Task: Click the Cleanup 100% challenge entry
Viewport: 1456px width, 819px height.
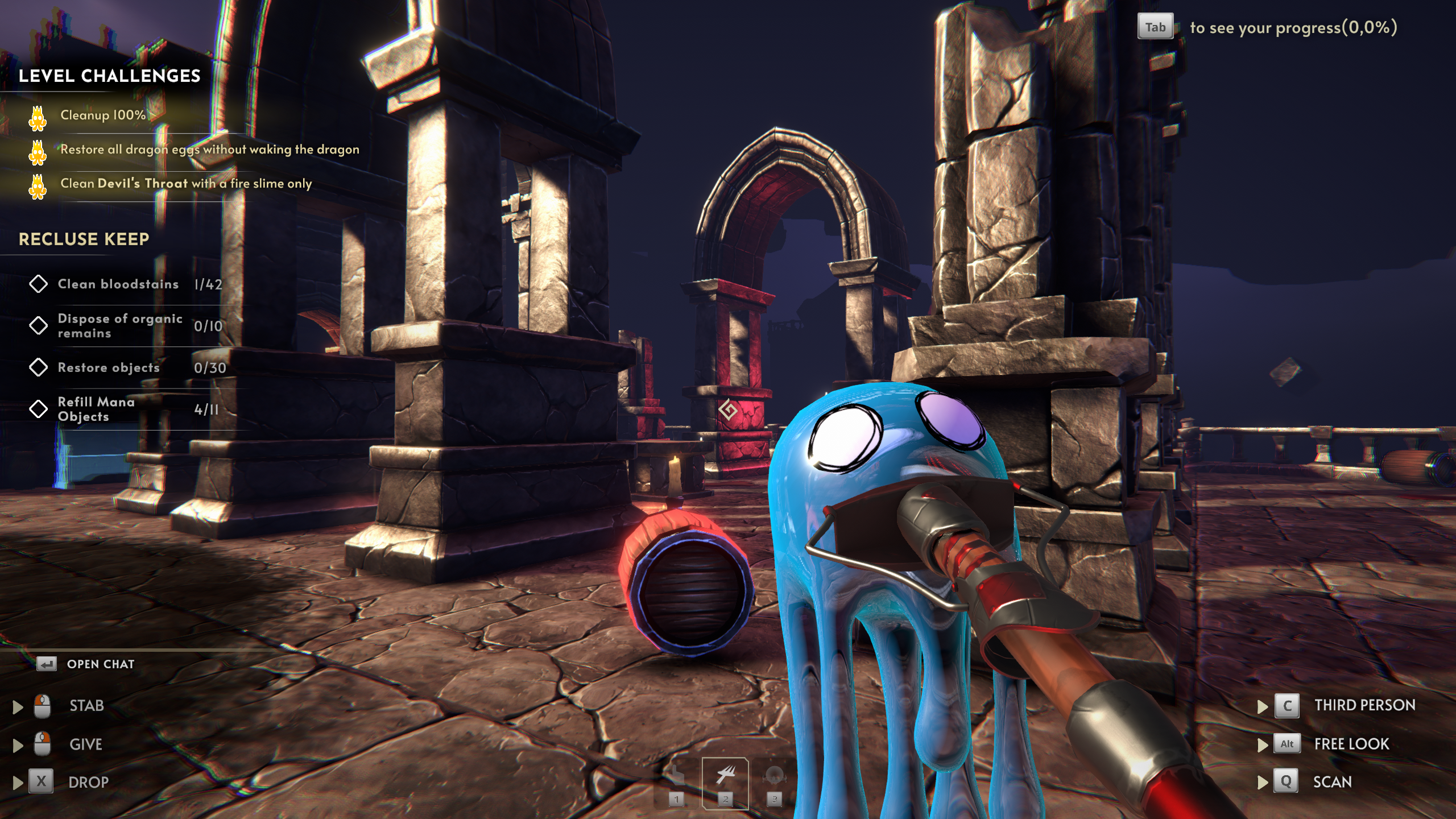Action: pos(103,115)
